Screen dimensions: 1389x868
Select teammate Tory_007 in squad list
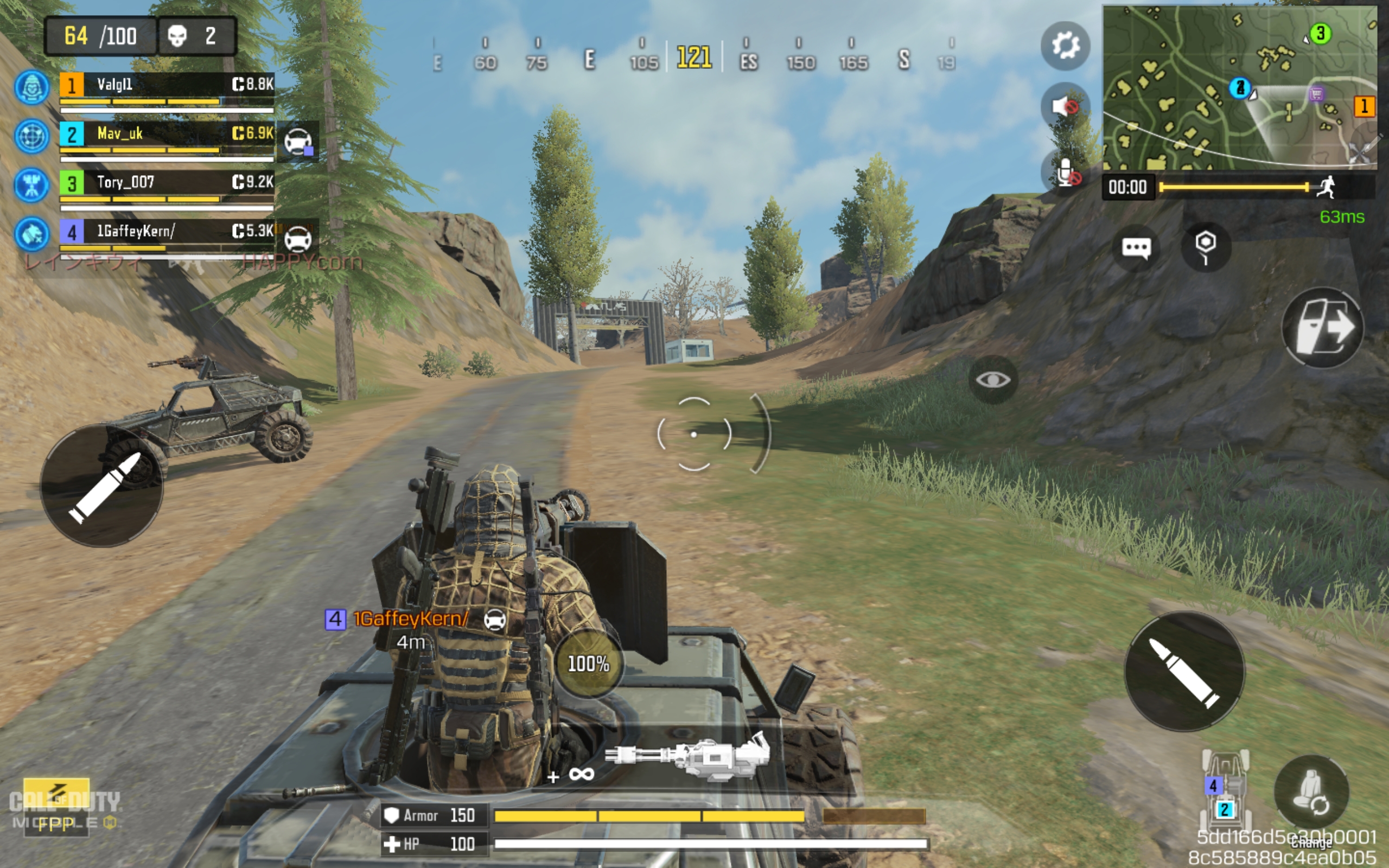click(167, 183)
